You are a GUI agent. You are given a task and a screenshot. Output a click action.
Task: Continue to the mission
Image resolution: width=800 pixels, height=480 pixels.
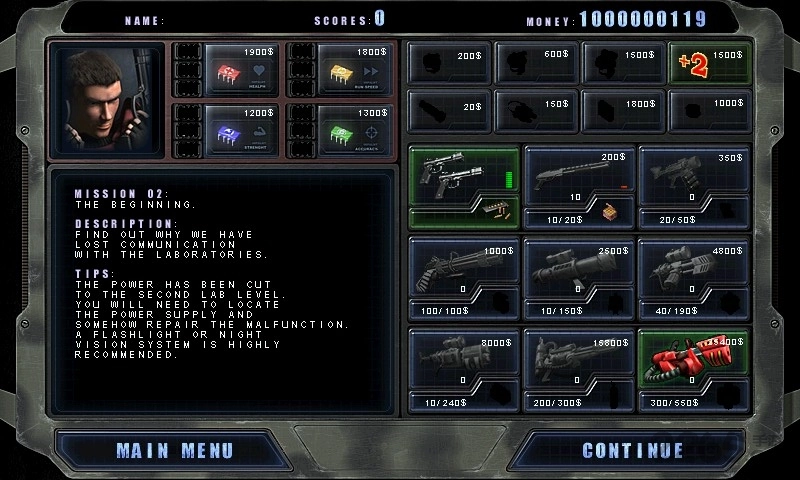(x=632, y=450)
